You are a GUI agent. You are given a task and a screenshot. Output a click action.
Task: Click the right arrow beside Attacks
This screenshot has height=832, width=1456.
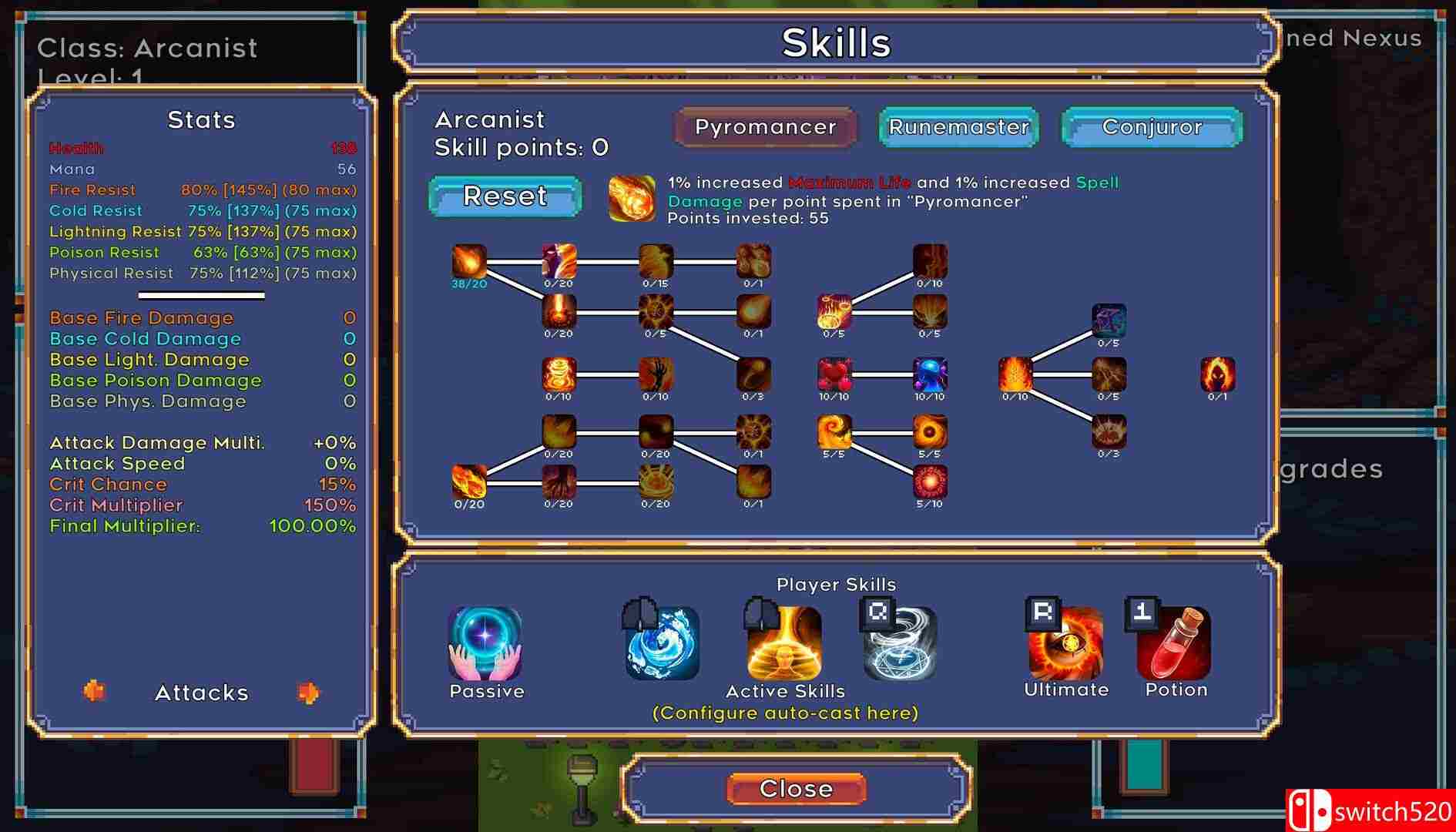coord(310,693)
